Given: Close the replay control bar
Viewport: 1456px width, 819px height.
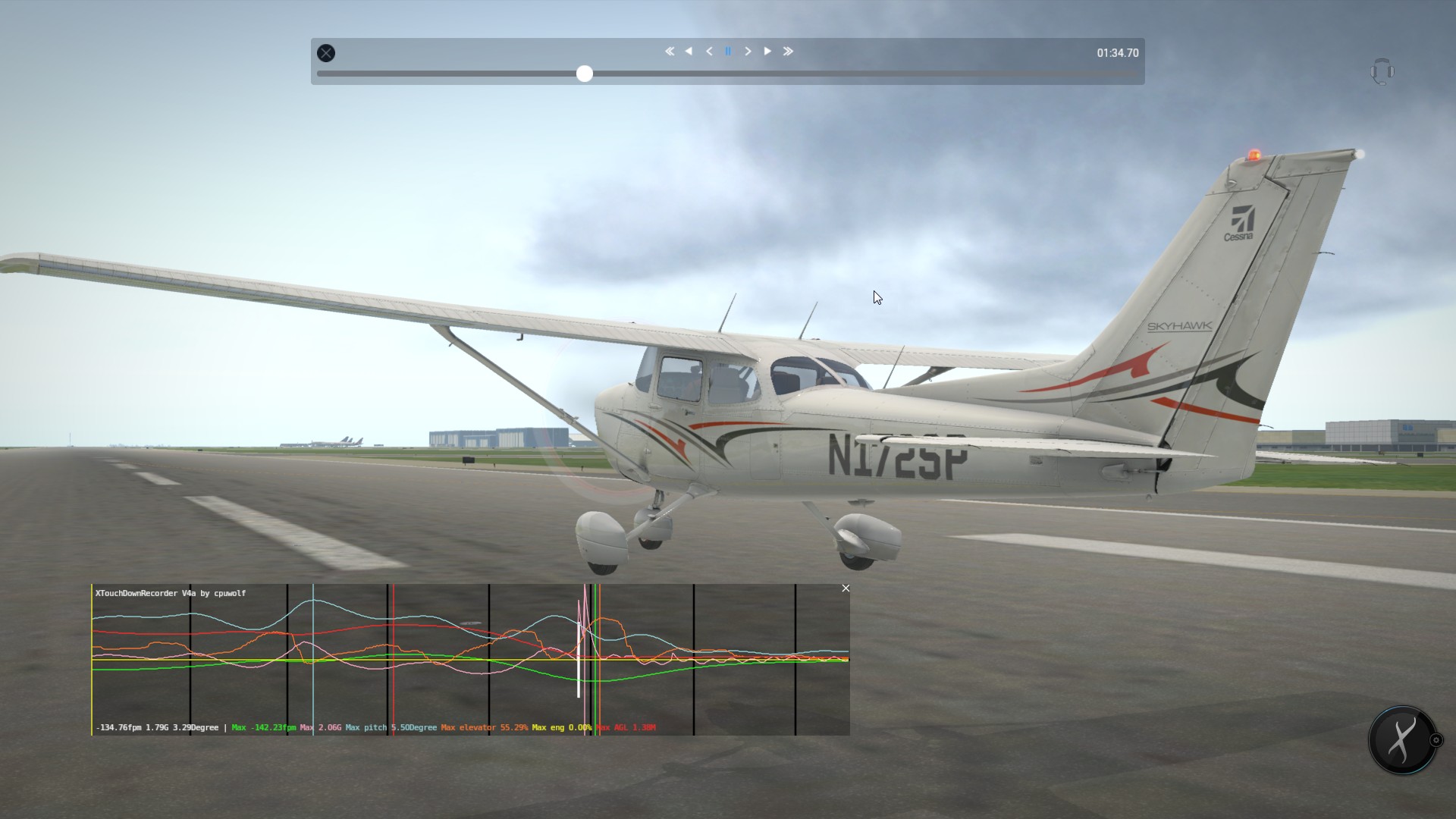Looking at the screenshot, I should pos(326,53).
